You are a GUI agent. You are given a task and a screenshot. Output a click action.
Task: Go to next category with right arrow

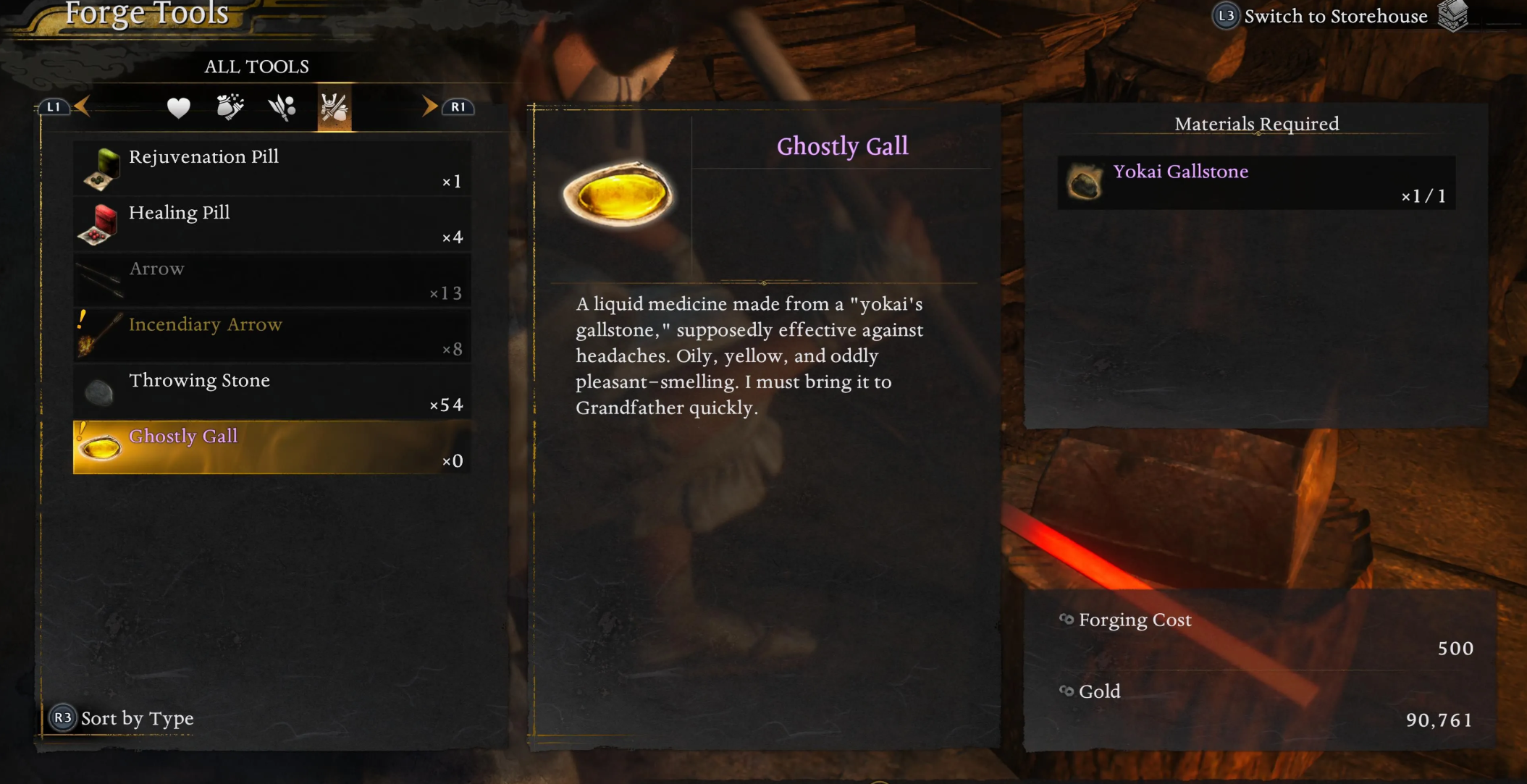[430, 106]
